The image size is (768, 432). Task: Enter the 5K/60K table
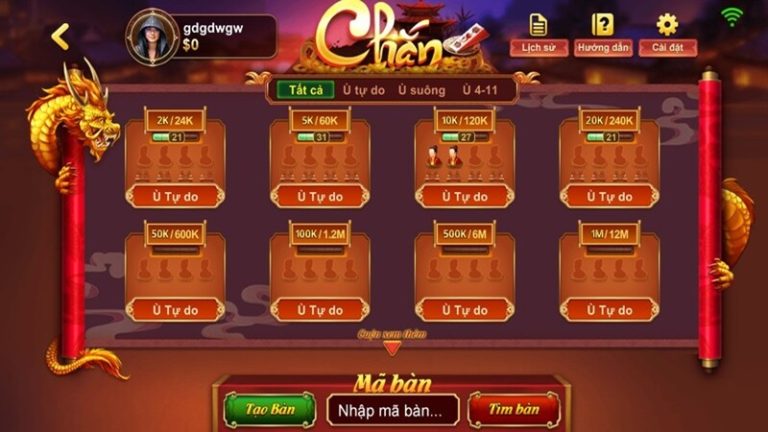coord(320,160)
